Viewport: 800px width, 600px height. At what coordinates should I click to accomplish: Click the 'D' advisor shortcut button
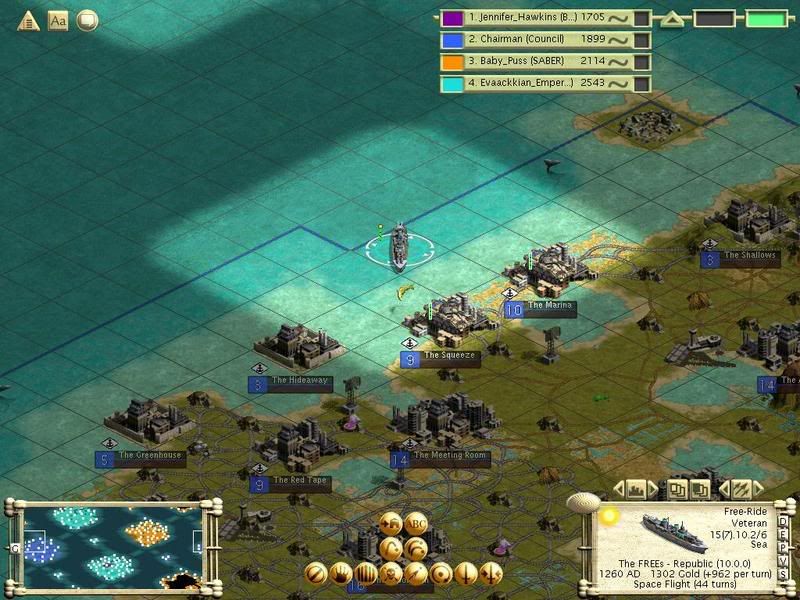coord(783,521)
